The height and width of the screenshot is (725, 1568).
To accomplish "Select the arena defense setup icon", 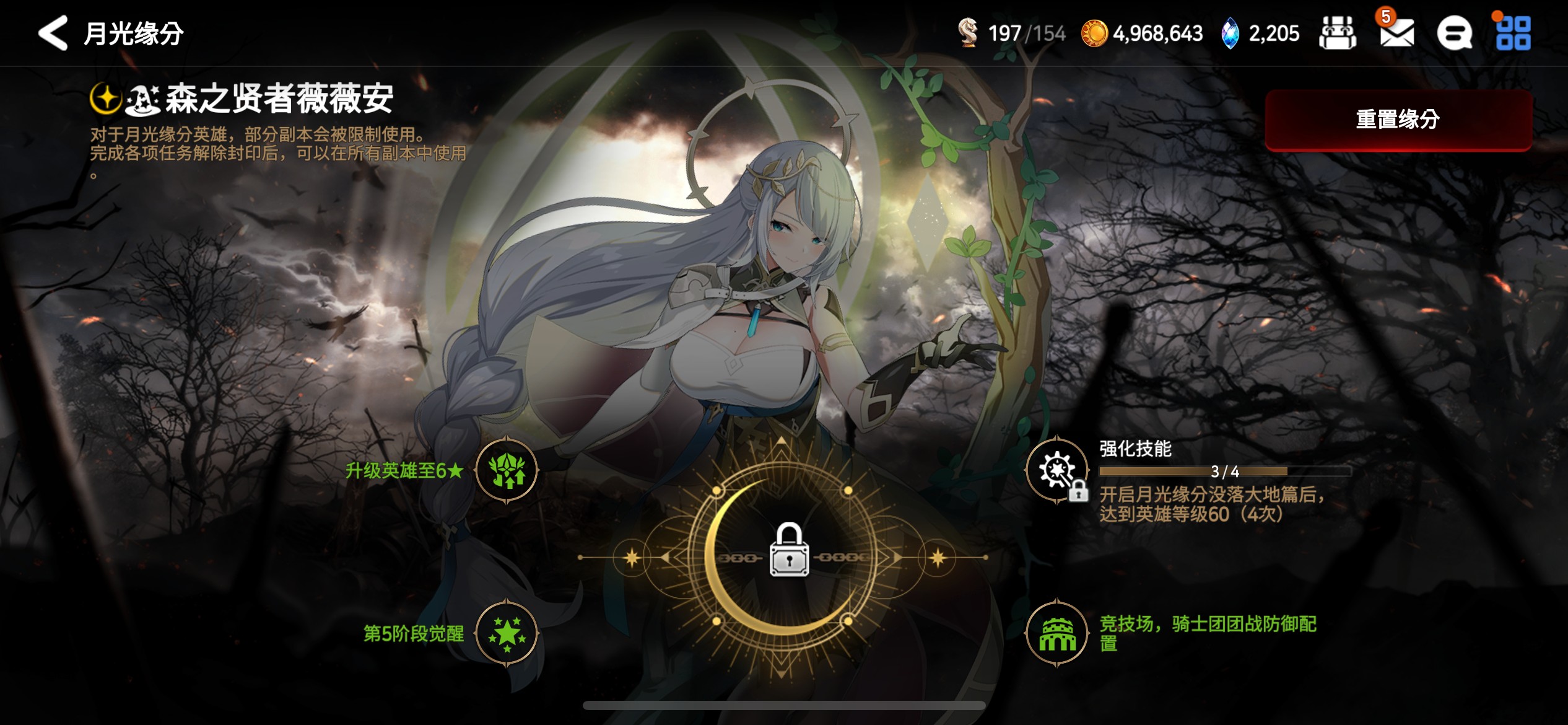I will pyautogui.click(x=1057, y=633).
